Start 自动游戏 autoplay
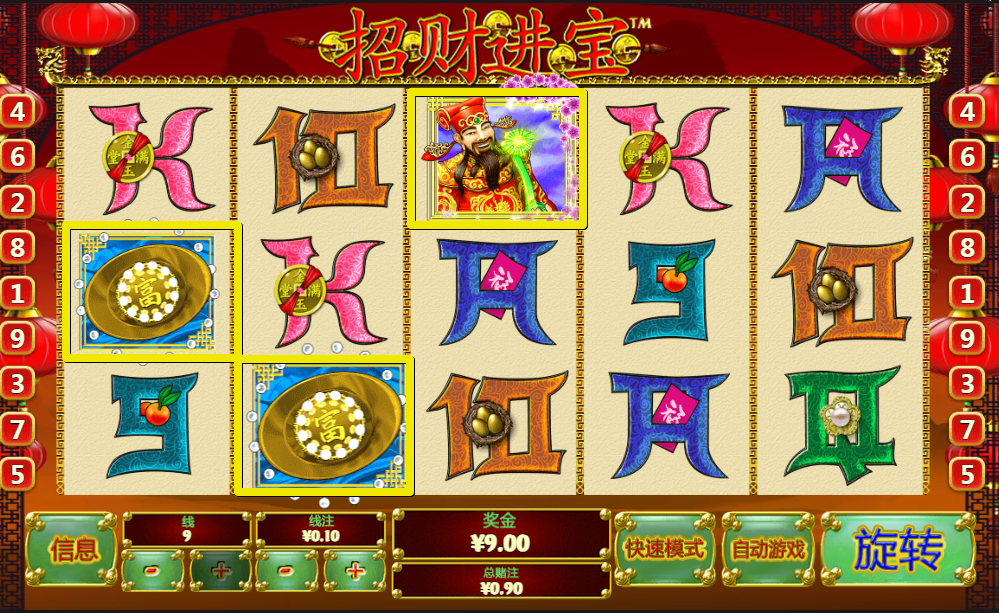Viewport: 999px width, 613px height. [x=768, y=549]
